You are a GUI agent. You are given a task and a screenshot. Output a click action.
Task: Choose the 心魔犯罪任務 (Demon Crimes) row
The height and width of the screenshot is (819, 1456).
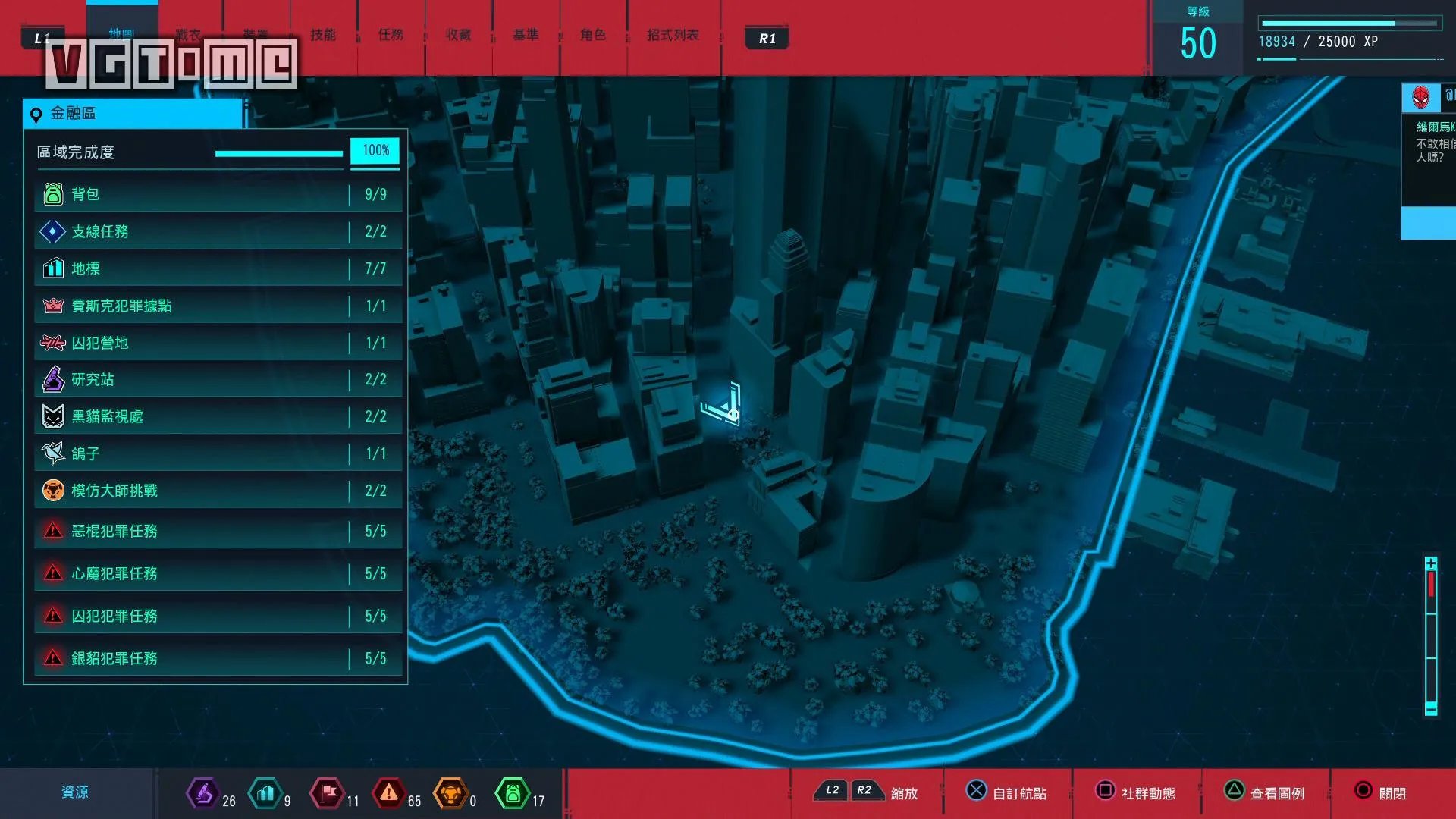[x=217, y=573]
